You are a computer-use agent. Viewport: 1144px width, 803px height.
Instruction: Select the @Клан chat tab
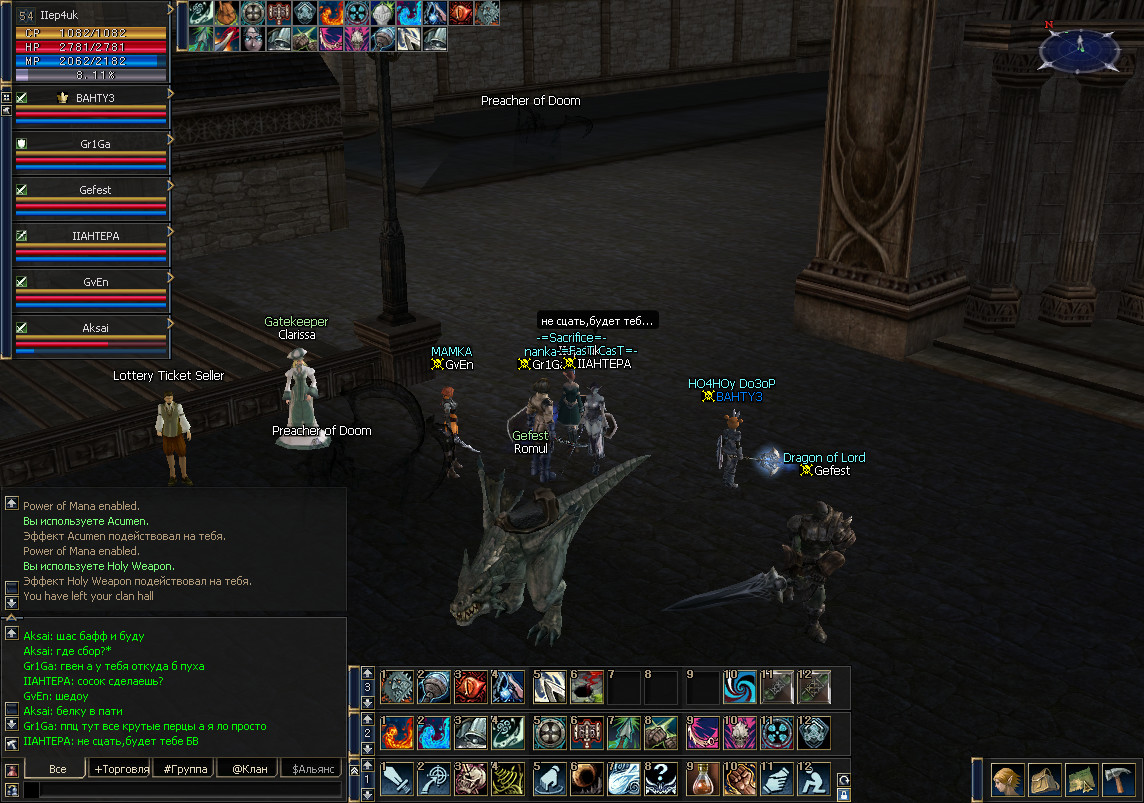coord(247,768)
